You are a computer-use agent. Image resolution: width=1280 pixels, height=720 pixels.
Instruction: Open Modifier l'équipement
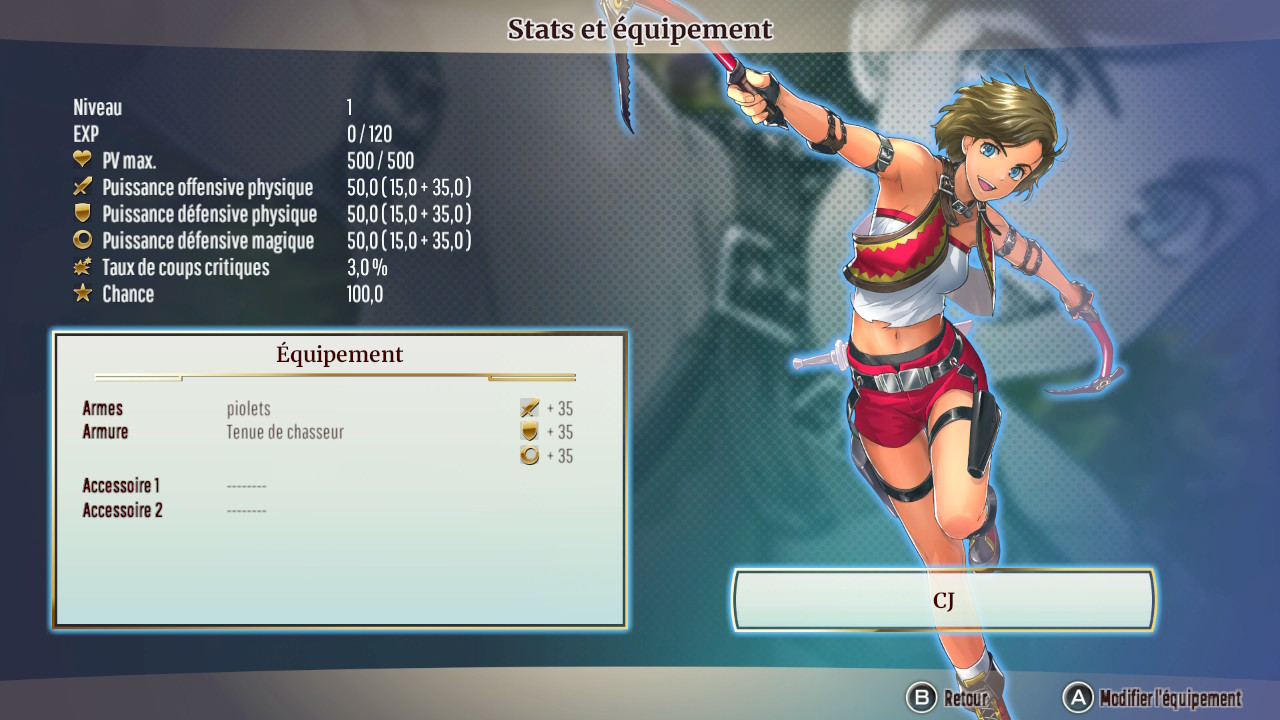1154,698
